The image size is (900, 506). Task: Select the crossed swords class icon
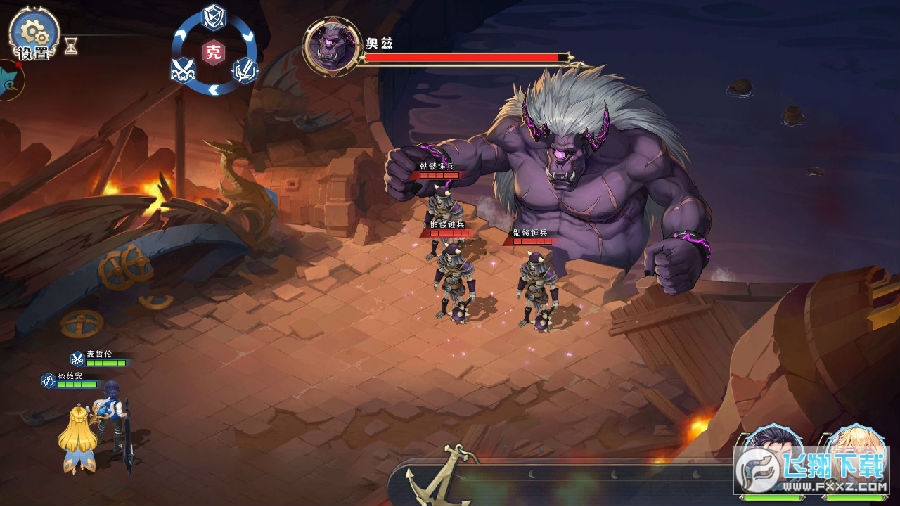tap(182, 70)
